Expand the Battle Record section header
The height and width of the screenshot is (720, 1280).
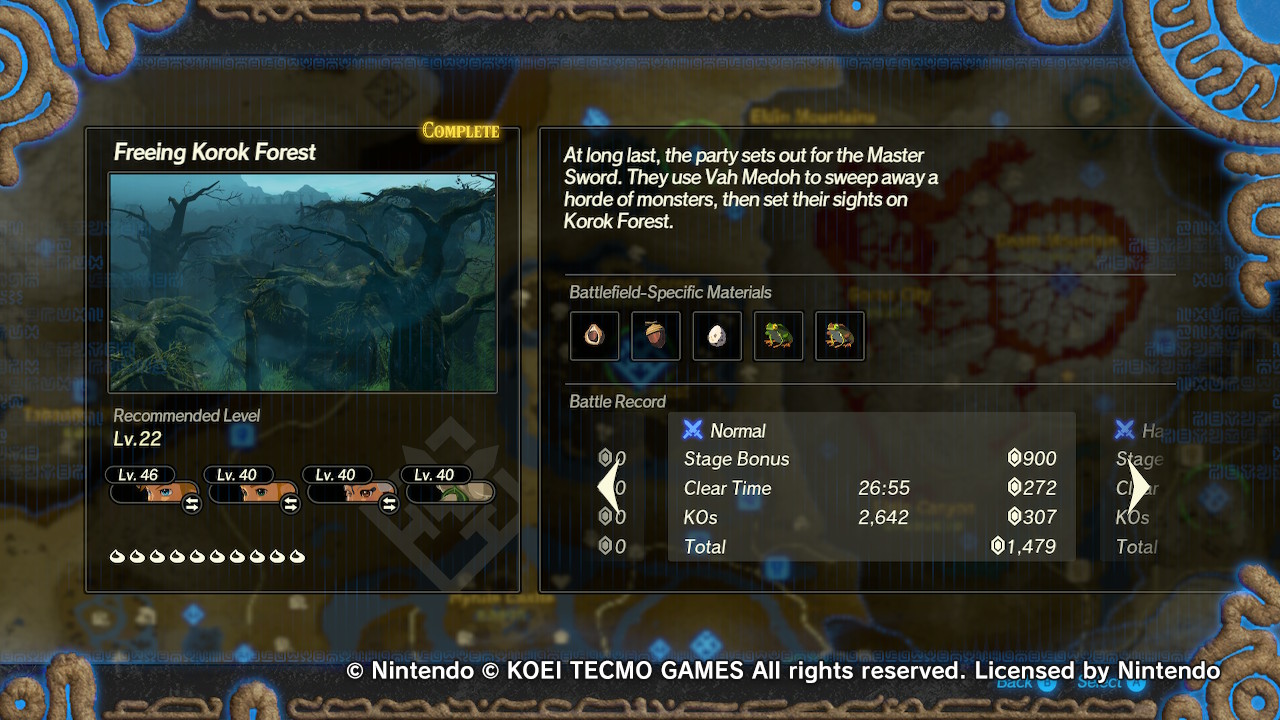tap(618, 402)
